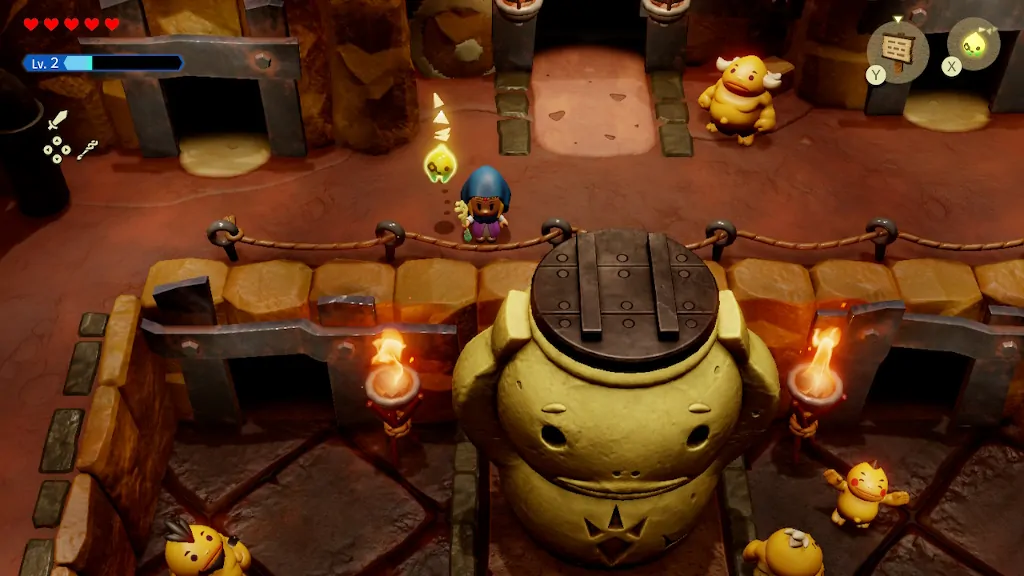Choose the Tri Rod staff icon
1024x576 pixels.
88,150
